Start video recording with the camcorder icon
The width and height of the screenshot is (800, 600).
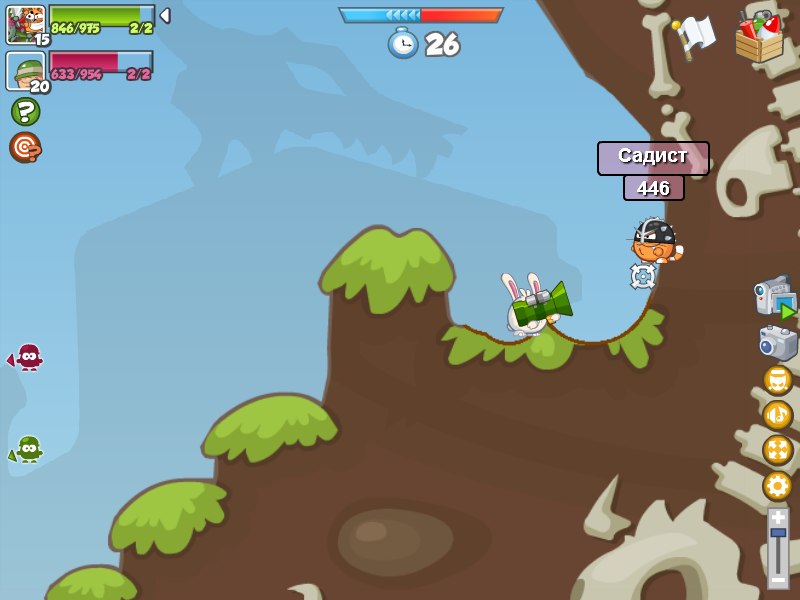pyautogui.click(x=775, y=297)
